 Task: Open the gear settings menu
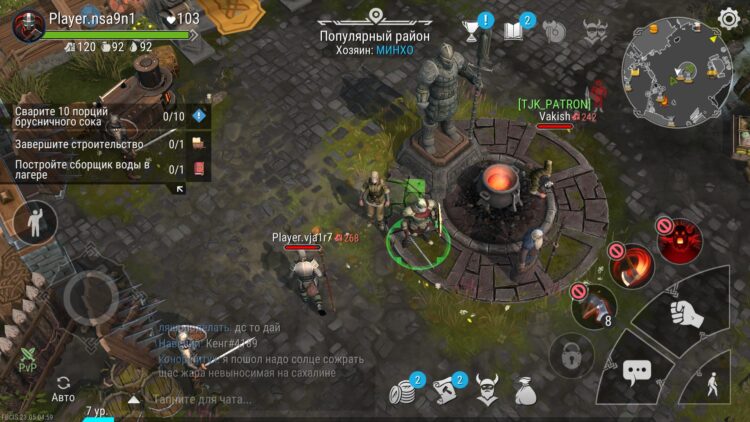click(728, 18)
